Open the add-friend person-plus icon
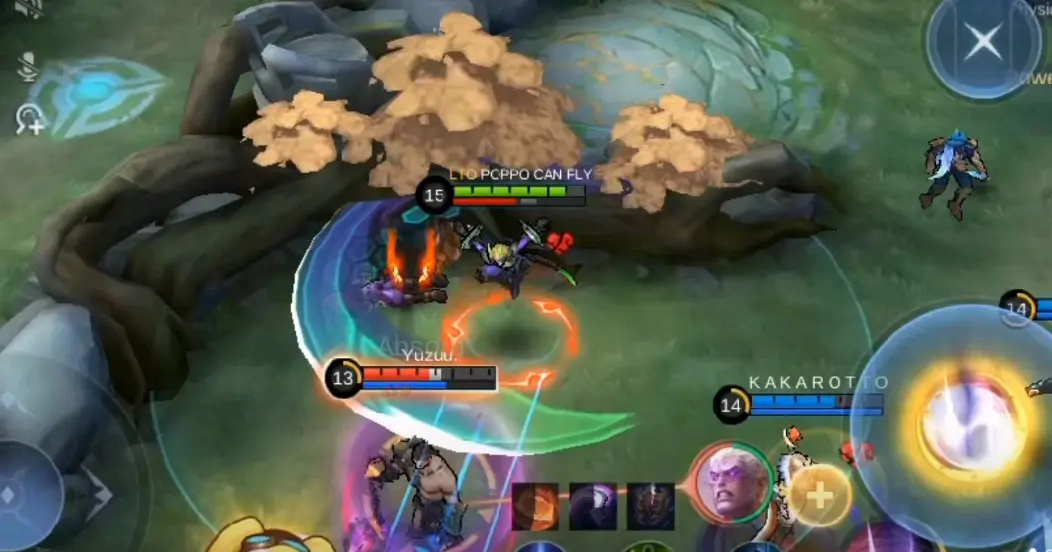This screenshot has width=1052, height=552. (30, 120)
